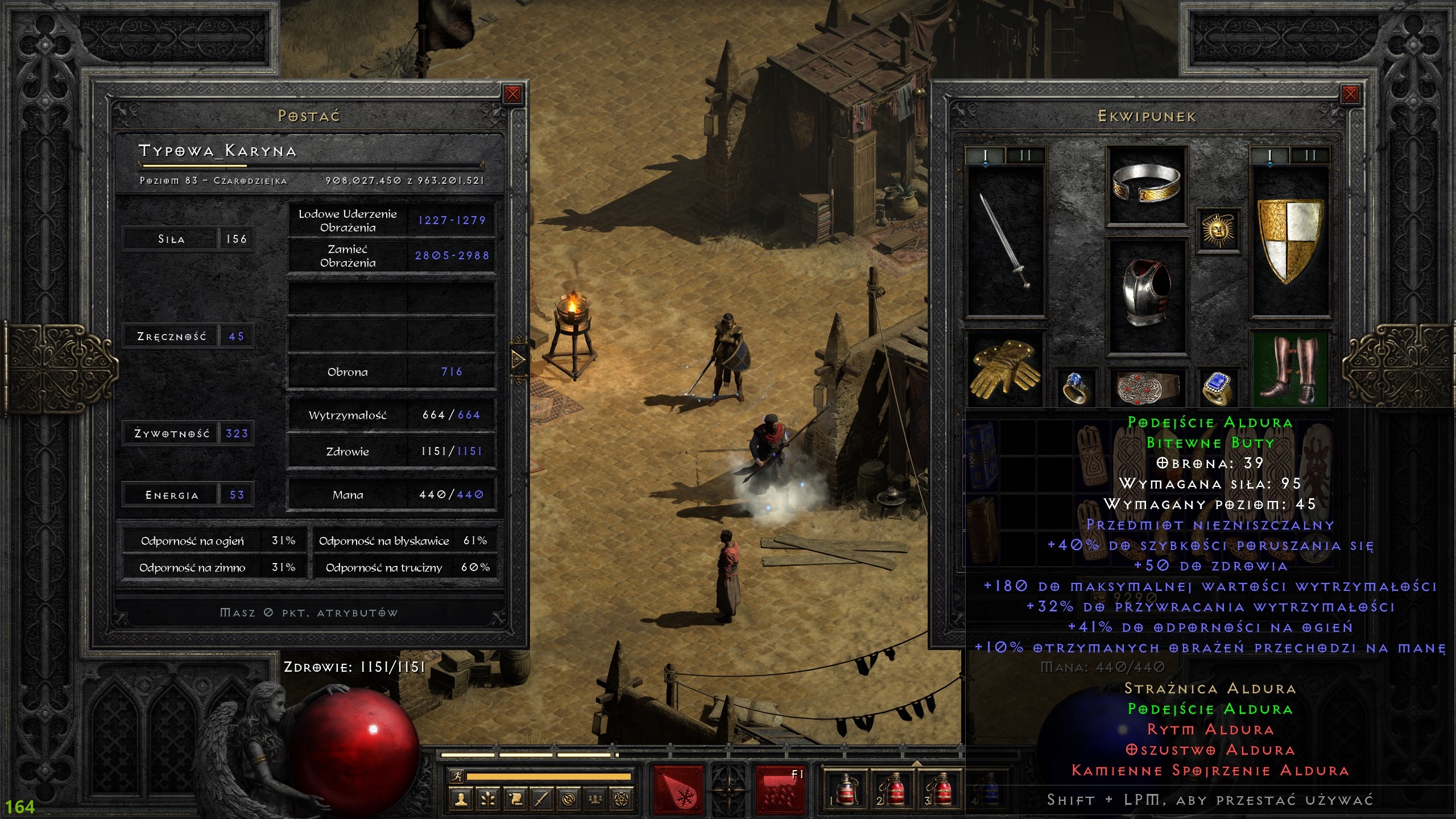Pick the silver circlet in helmet slot

click(1146, 185)
